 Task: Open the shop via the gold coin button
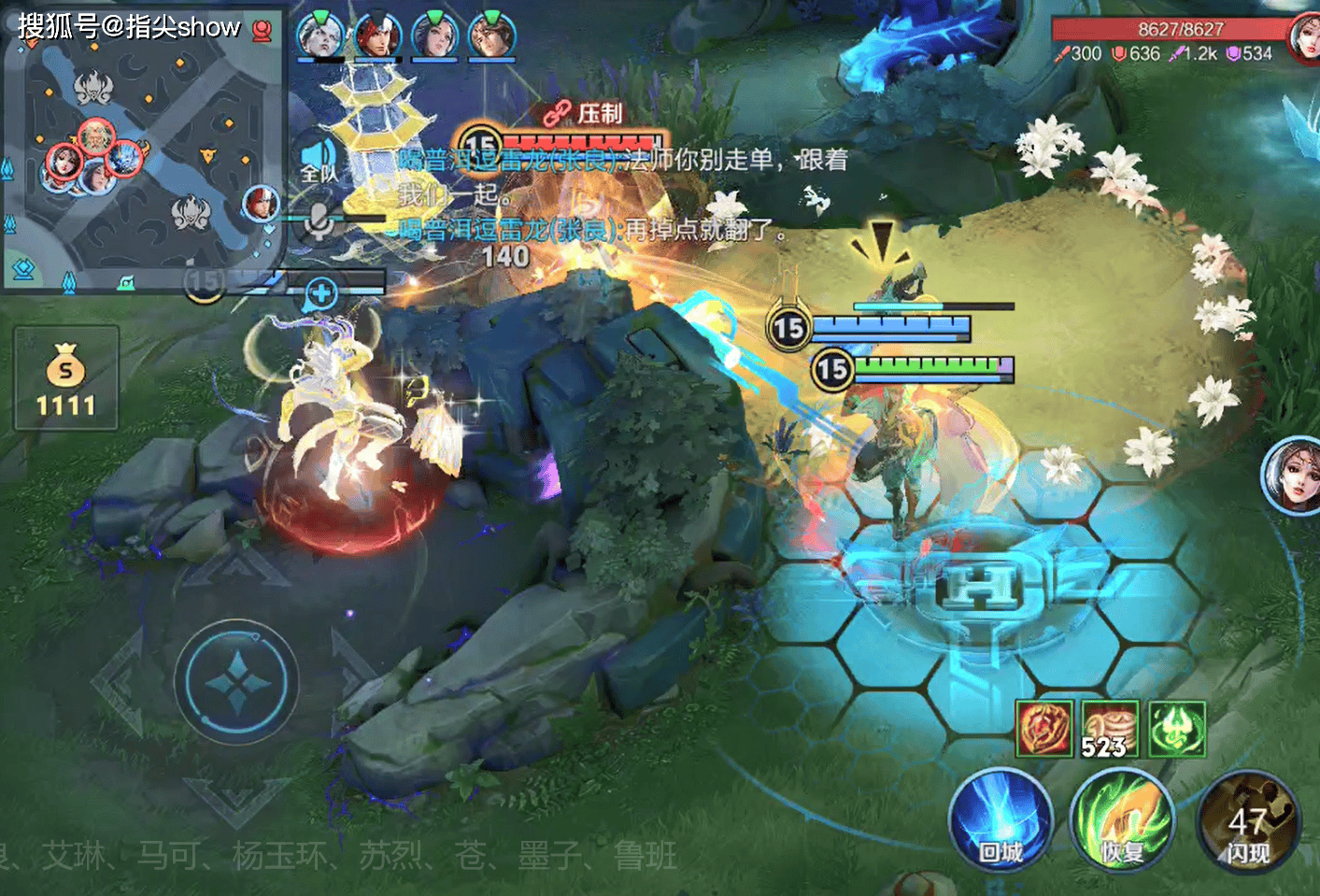[66, 378]
